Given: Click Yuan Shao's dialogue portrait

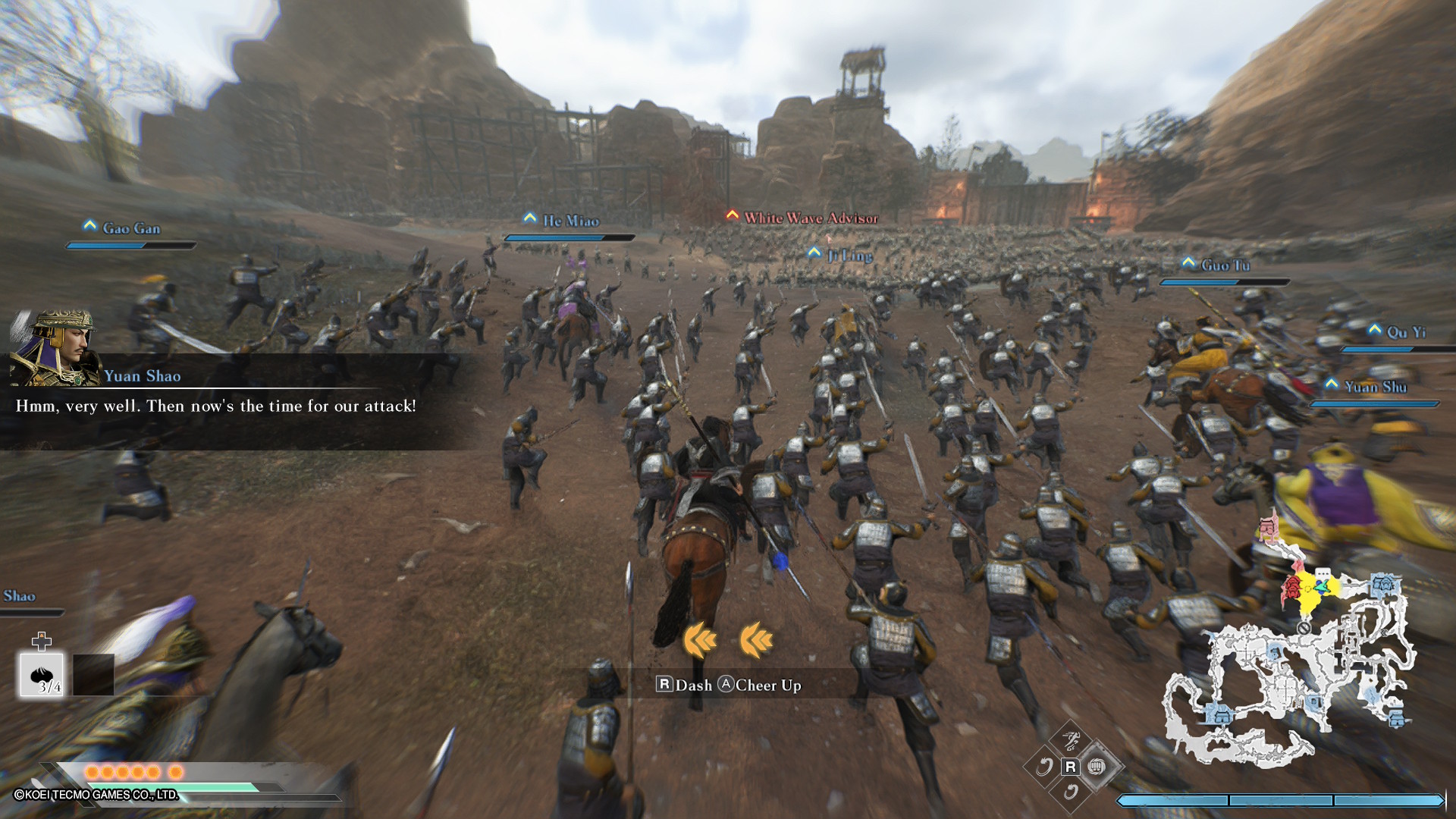Looking at the screenshot, I should 55,348.
